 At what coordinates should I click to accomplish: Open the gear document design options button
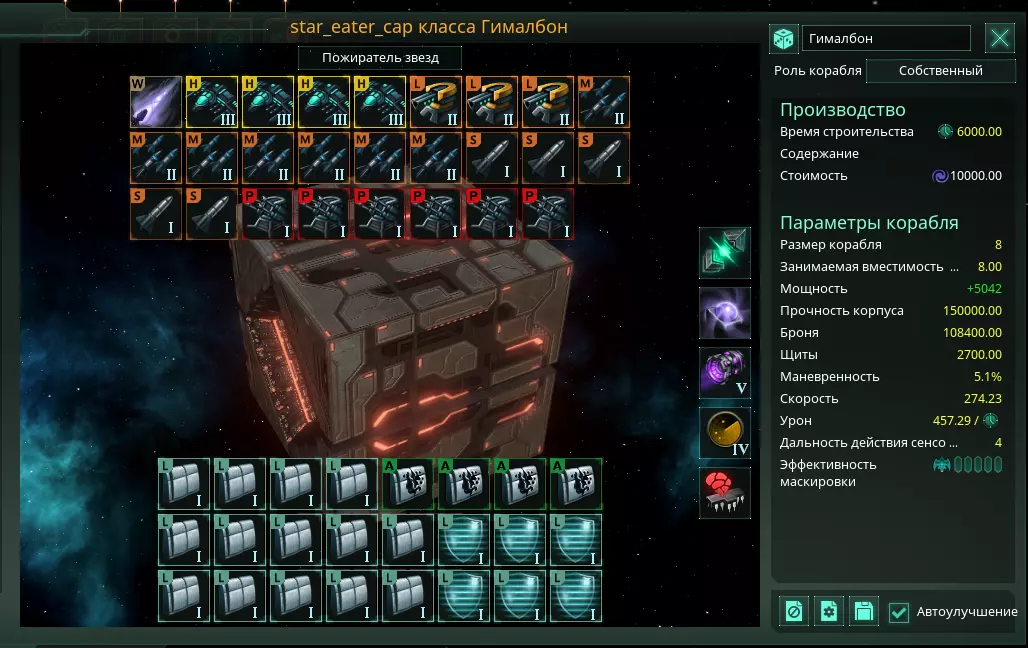[829, 611]
